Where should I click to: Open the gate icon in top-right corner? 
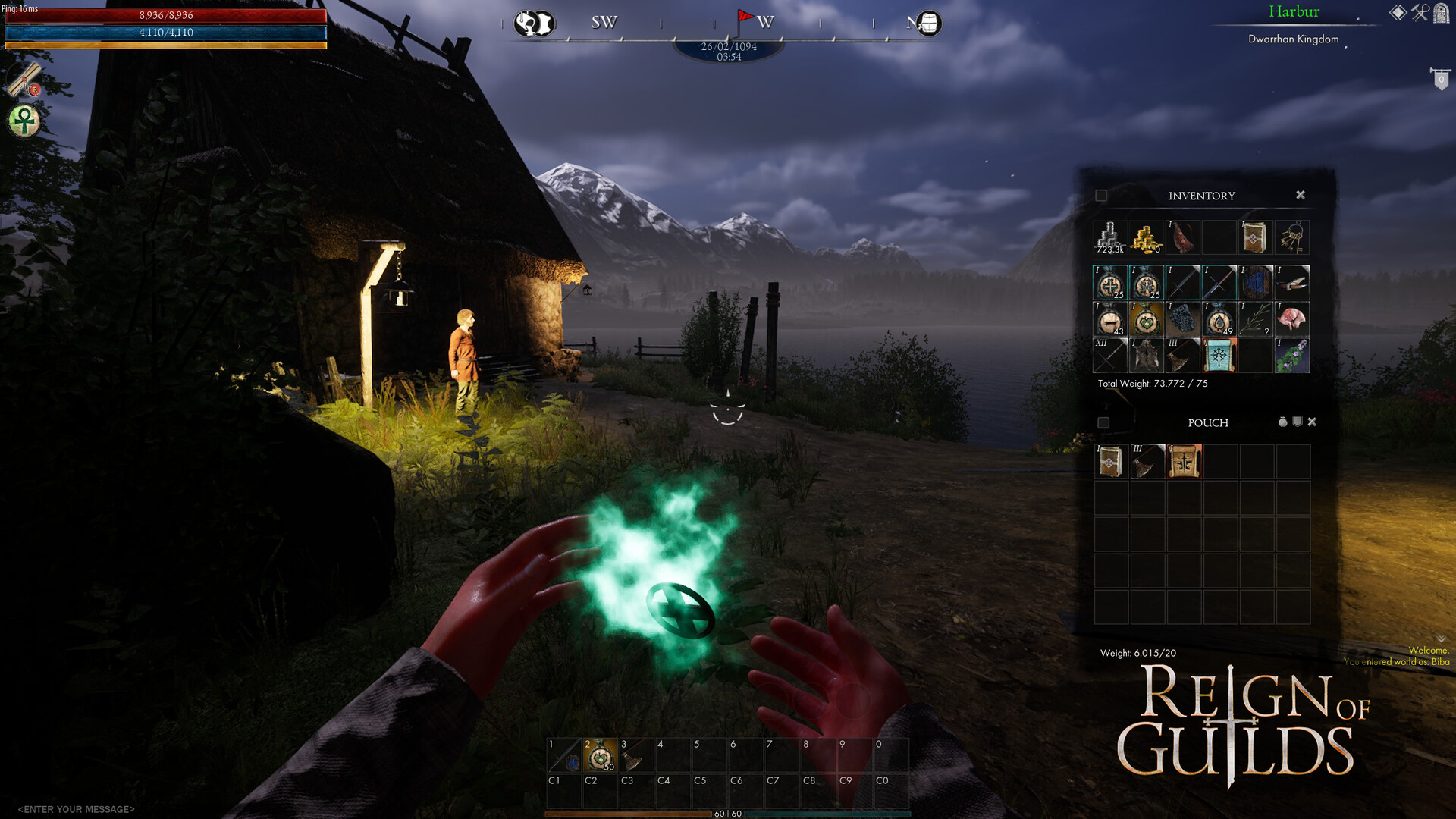point(1441,13)
